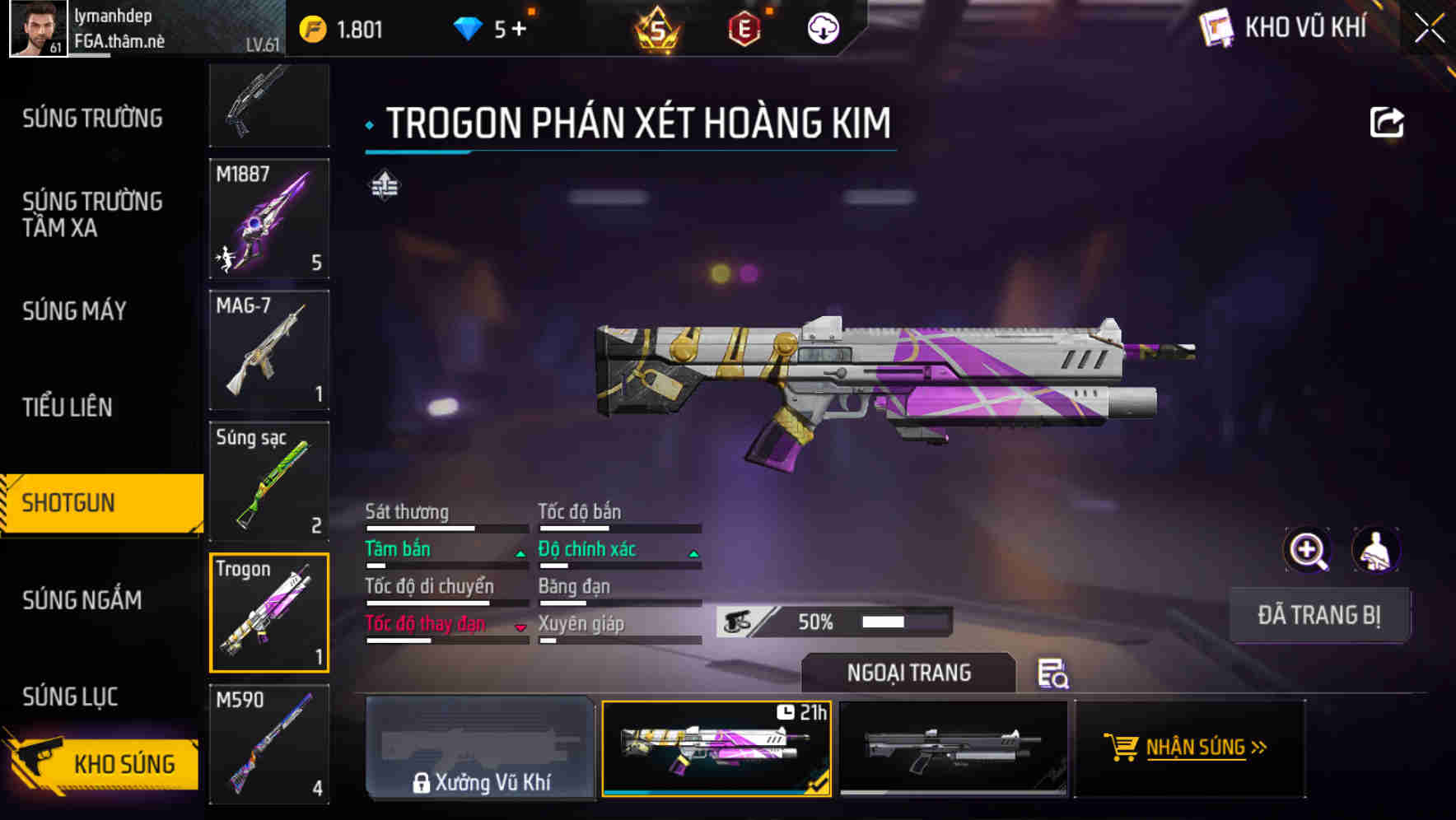Select the Súng Ngắm category
Image resolution: width=1456 pixels, height=820 pixels.
tap(82, 600)
